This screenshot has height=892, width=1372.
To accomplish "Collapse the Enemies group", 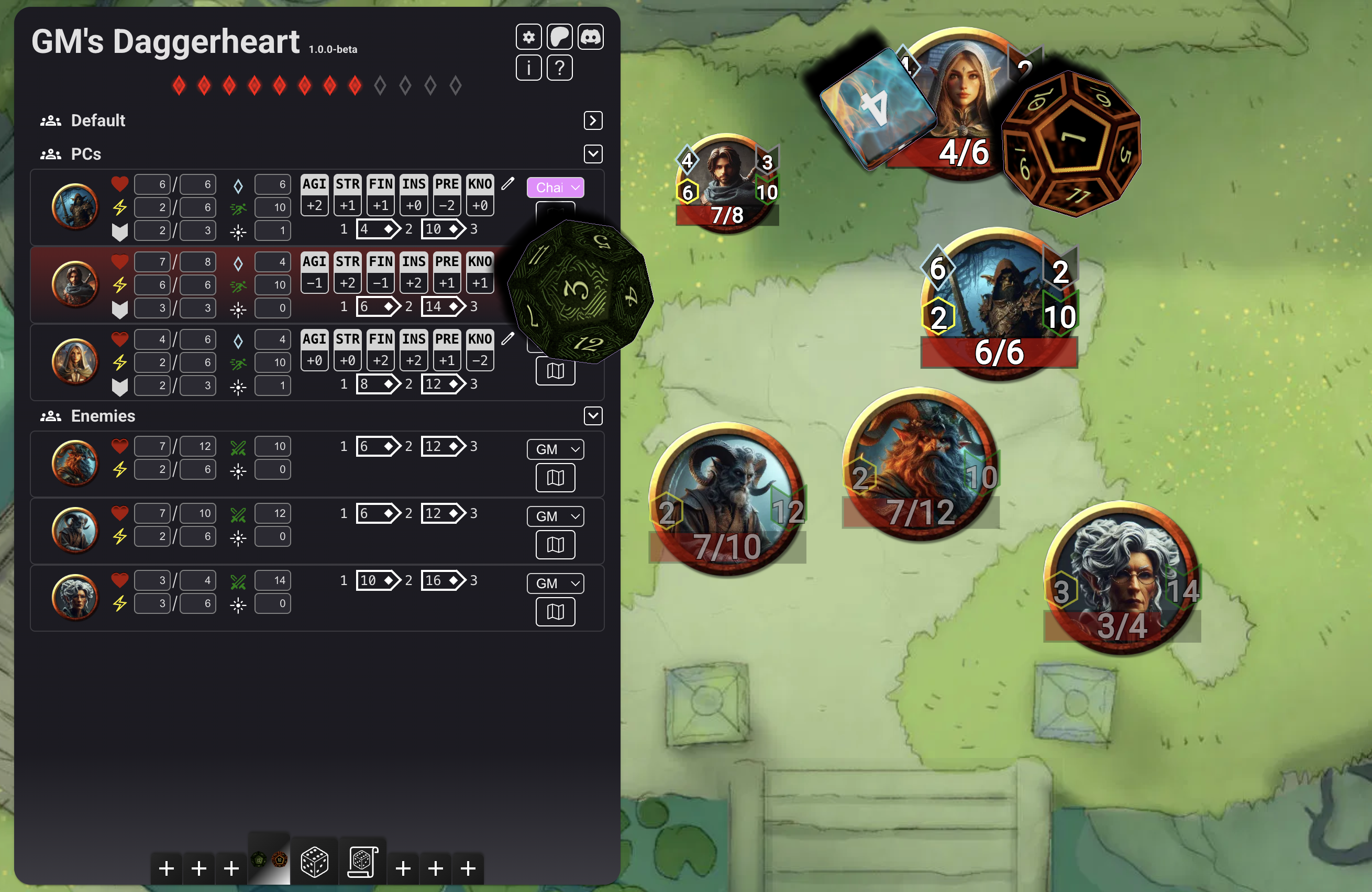I will (x=593, y=416).
